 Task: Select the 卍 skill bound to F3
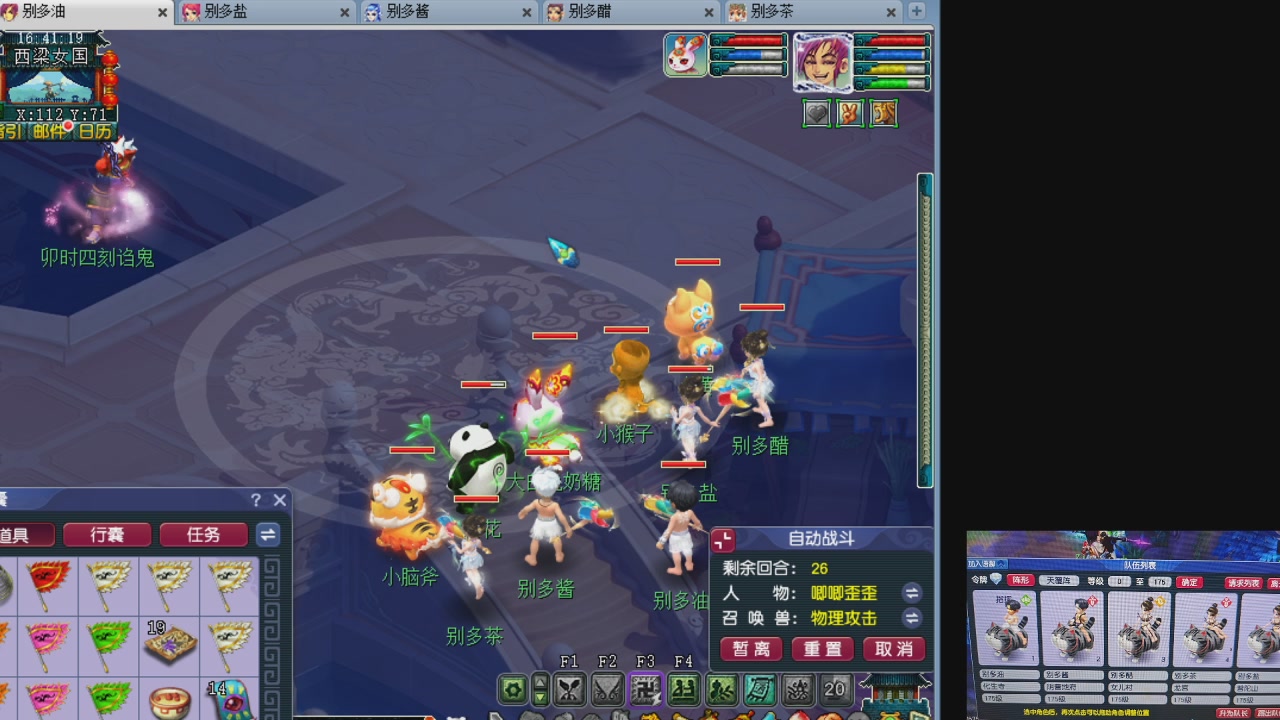tap(644, 690)
